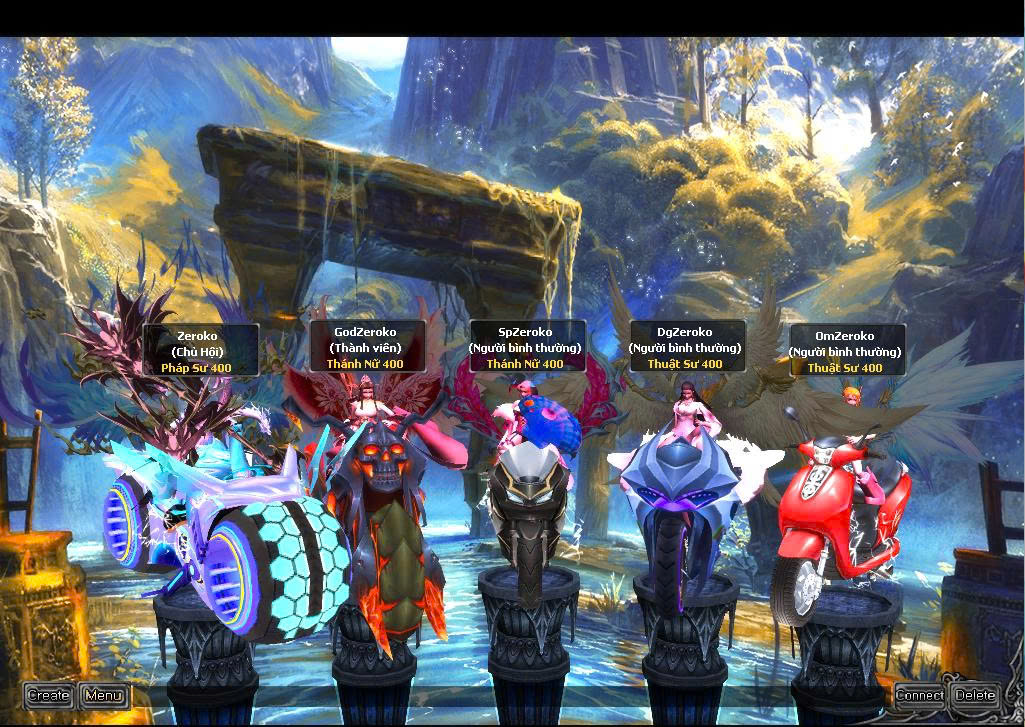Delete the selected character
This screenshot has width=1025, height=727.
coord(975,695)
